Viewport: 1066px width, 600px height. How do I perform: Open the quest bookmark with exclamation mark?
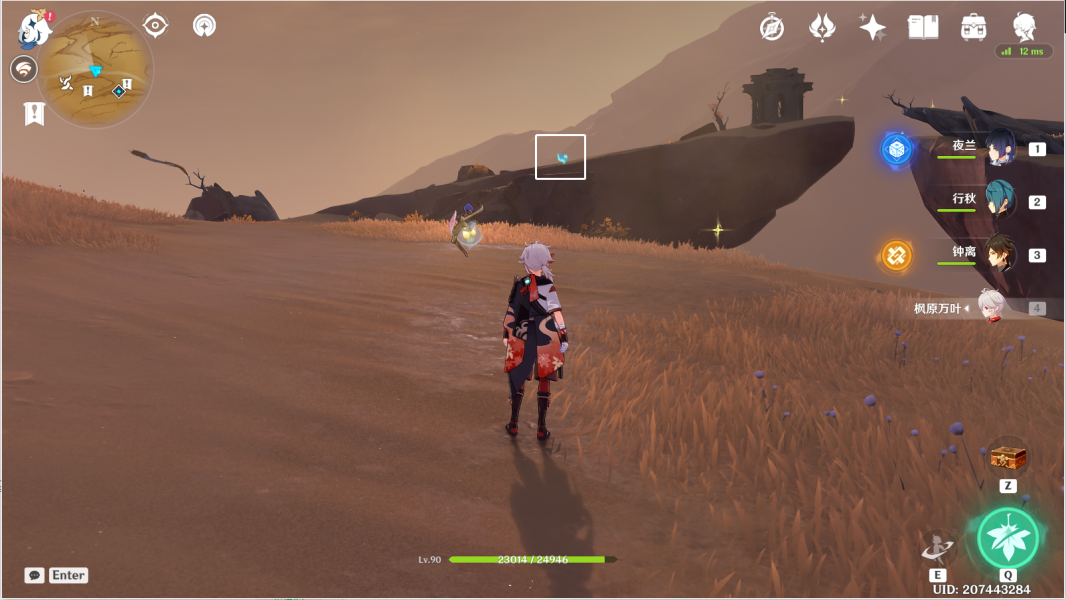pos(34,113)
